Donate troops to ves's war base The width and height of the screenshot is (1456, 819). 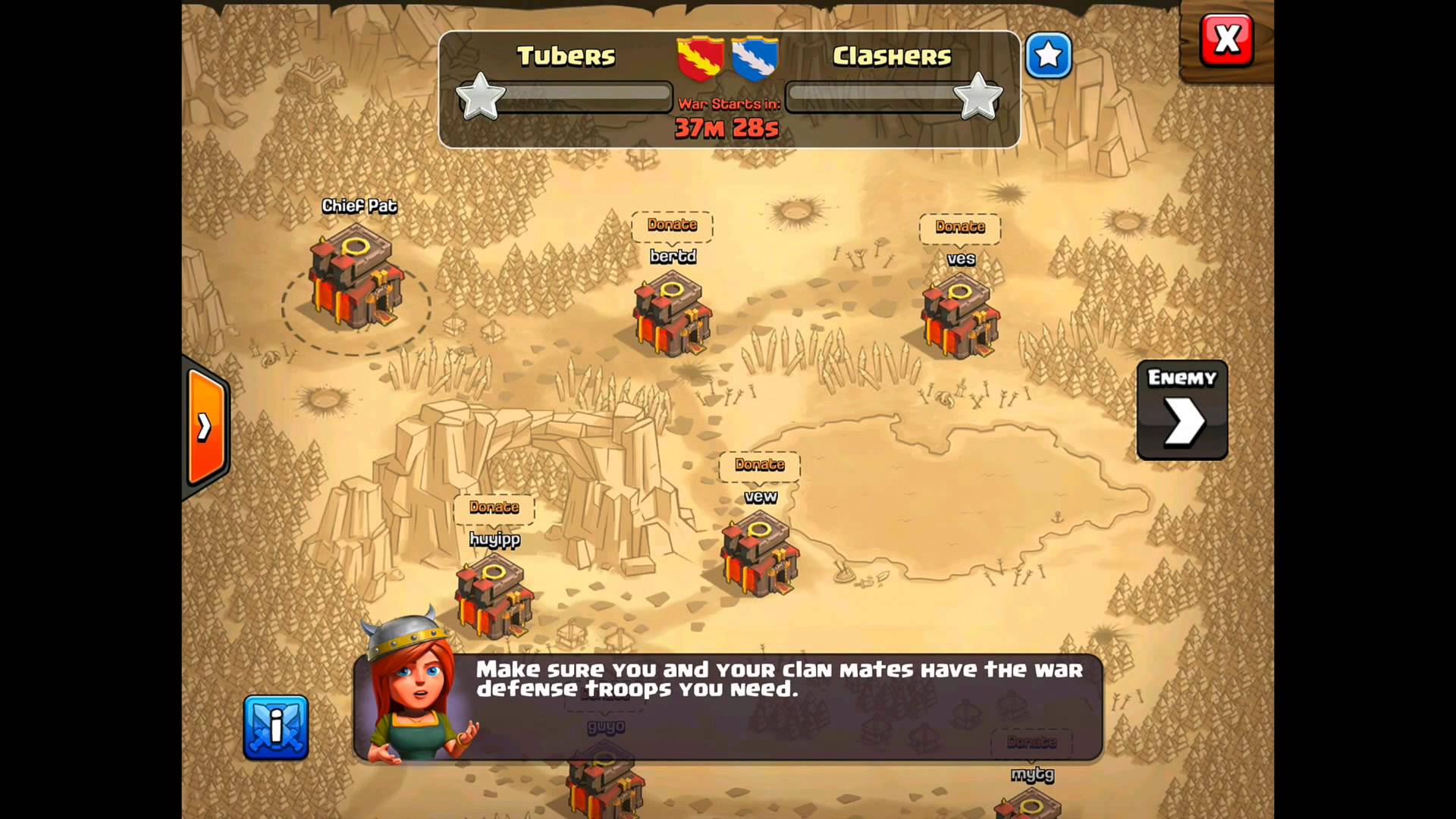pos(959,227)
